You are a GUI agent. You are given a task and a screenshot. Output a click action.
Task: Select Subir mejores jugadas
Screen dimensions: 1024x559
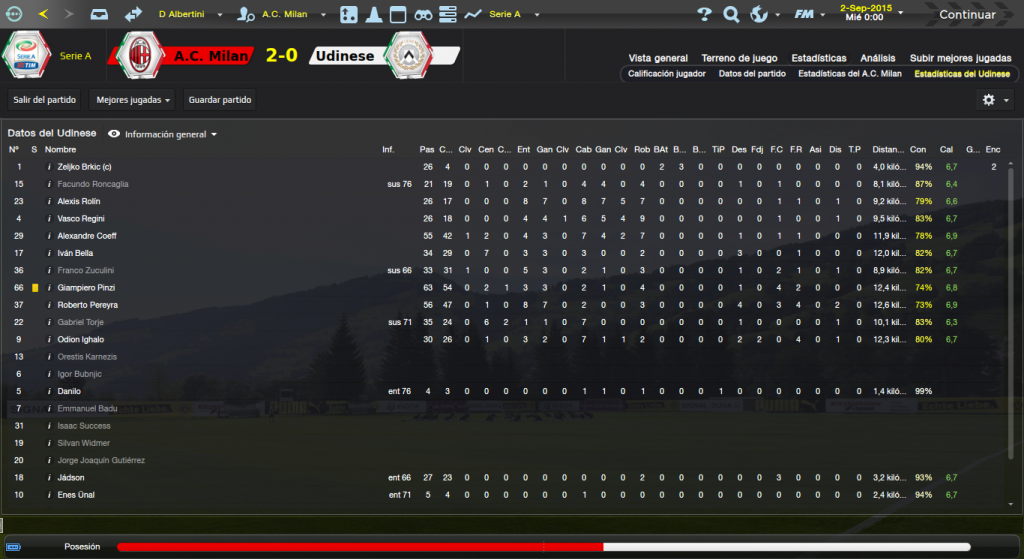point(959,58)
